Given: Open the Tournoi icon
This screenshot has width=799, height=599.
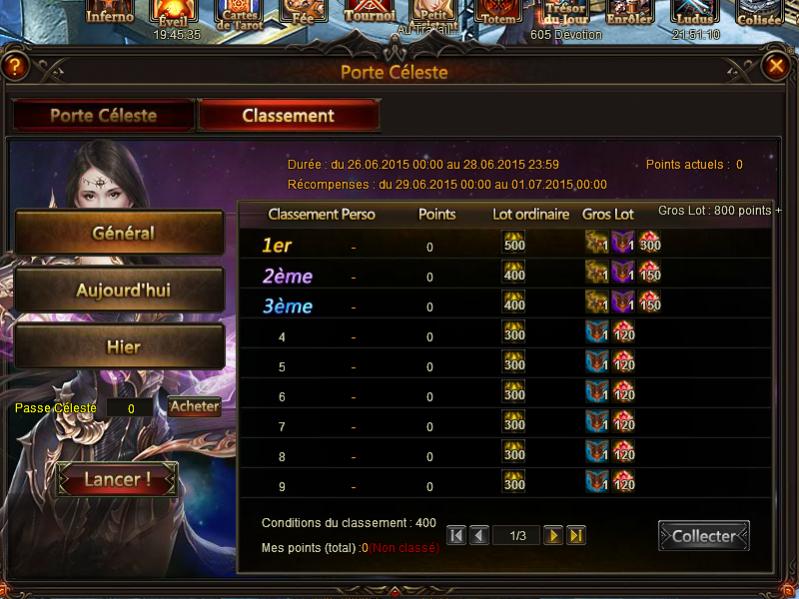Looking at the screenshot, I should (369, 12).
